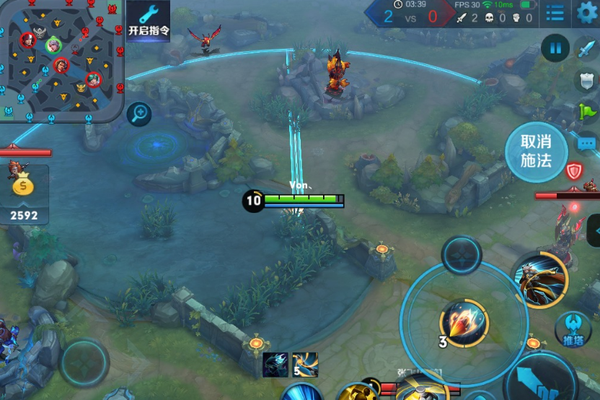Select the green flag gather signal
This screenshot has height=400, width=600.
point(586,111)
